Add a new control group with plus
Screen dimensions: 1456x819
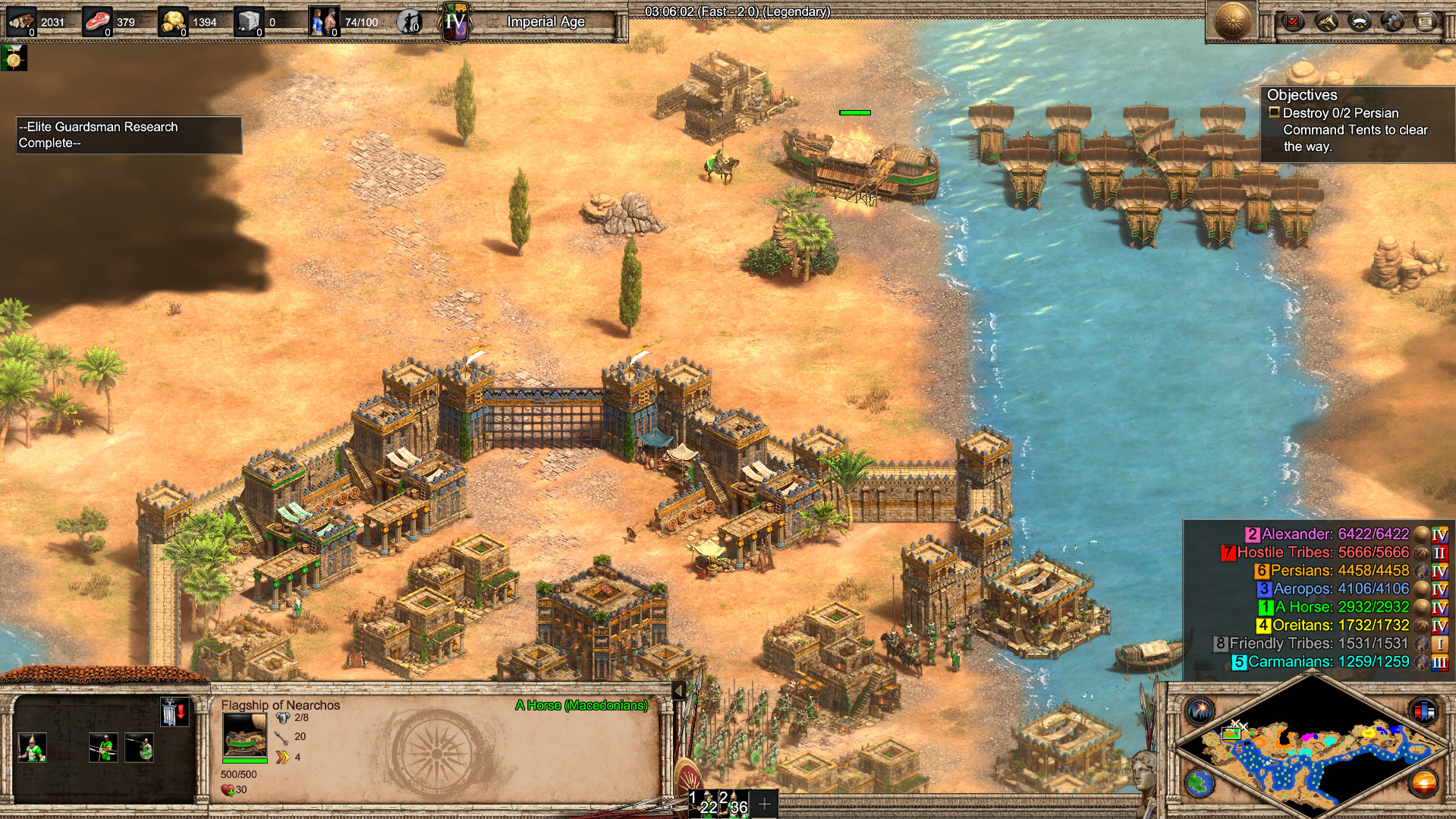[765, 803]
